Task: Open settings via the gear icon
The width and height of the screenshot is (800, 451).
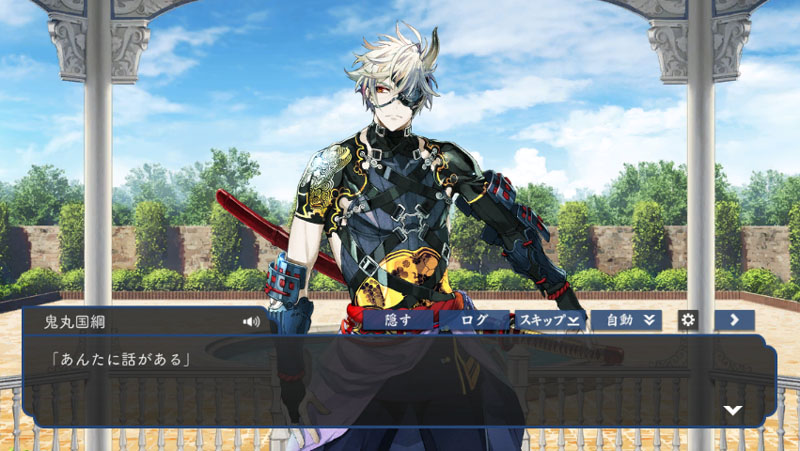Action: (x=687, y=320)
